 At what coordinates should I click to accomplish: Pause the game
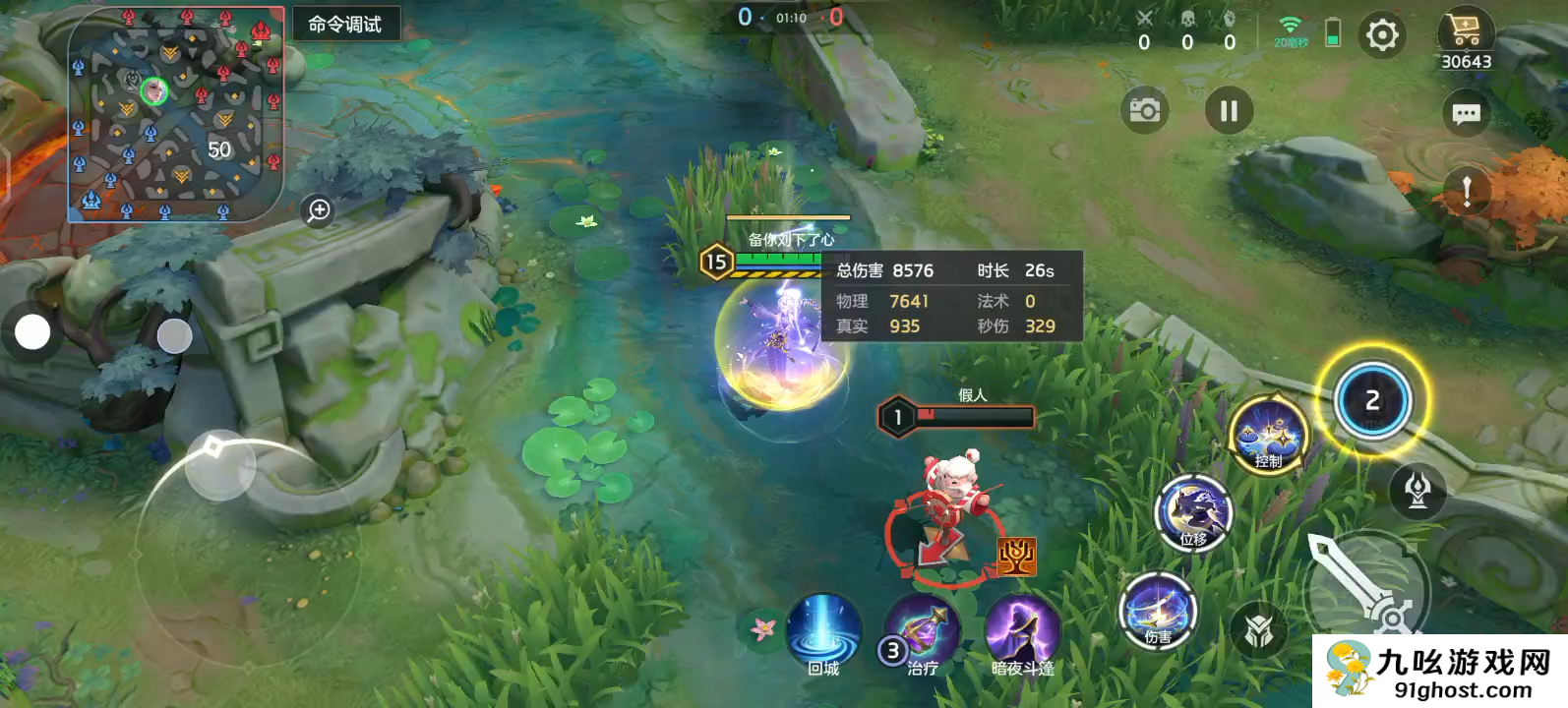pos(1229,110)
